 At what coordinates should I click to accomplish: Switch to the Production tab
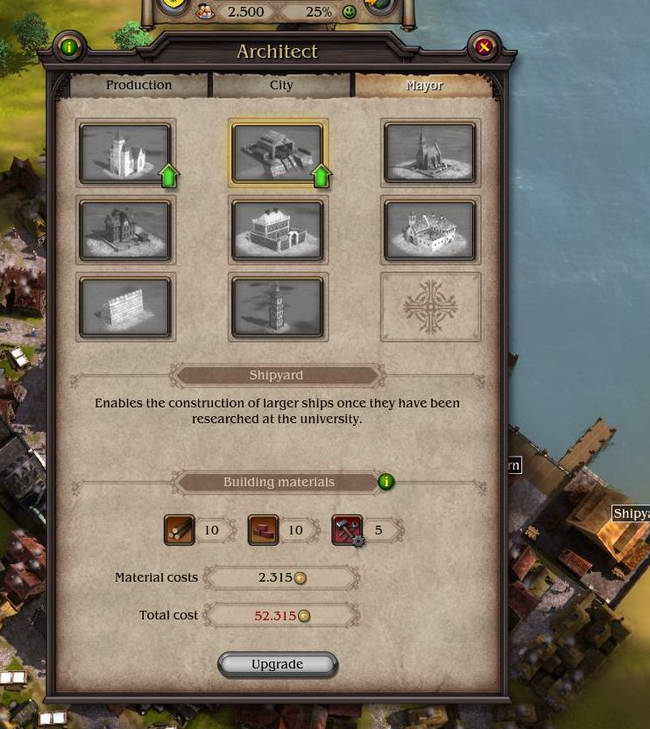[139, 86]
